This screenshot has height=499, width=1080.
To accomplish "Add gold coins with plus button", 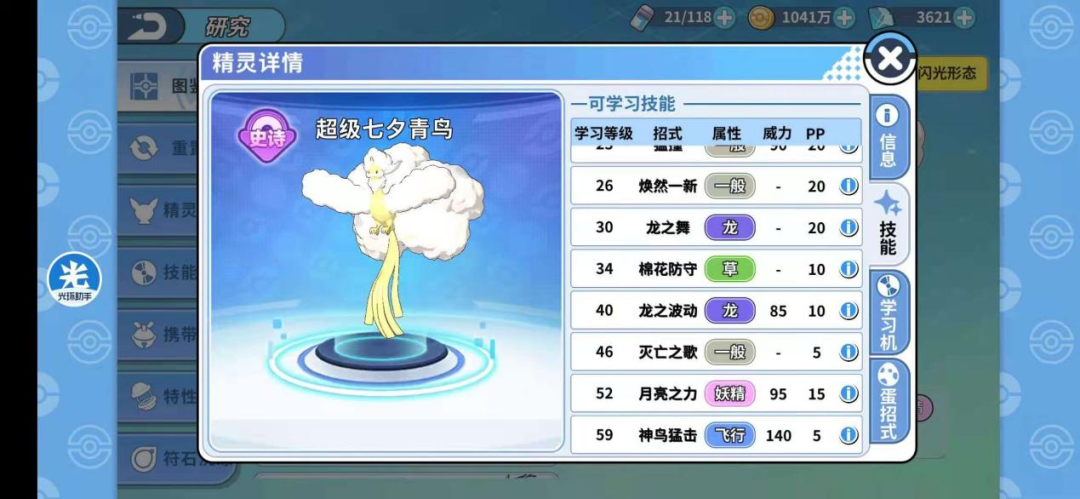I will 844,17.
